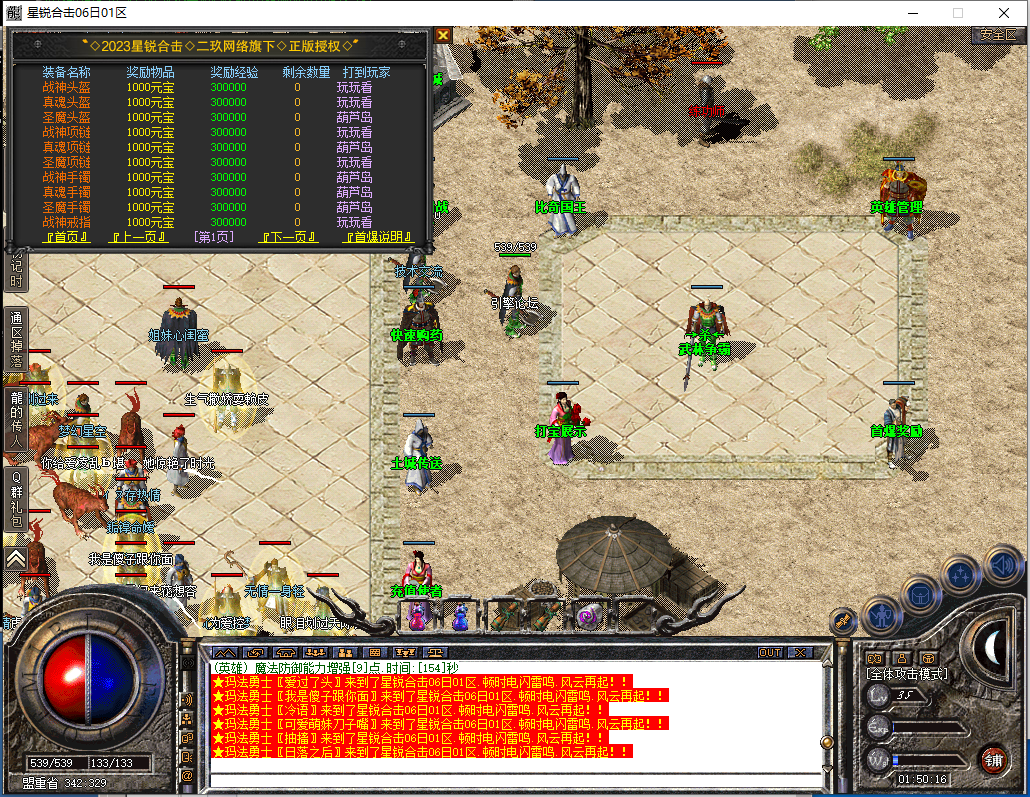Use the blue potion in hotbar
Image resolution: width=1030 pixels, height=797 pixels.
coord(460,616)
